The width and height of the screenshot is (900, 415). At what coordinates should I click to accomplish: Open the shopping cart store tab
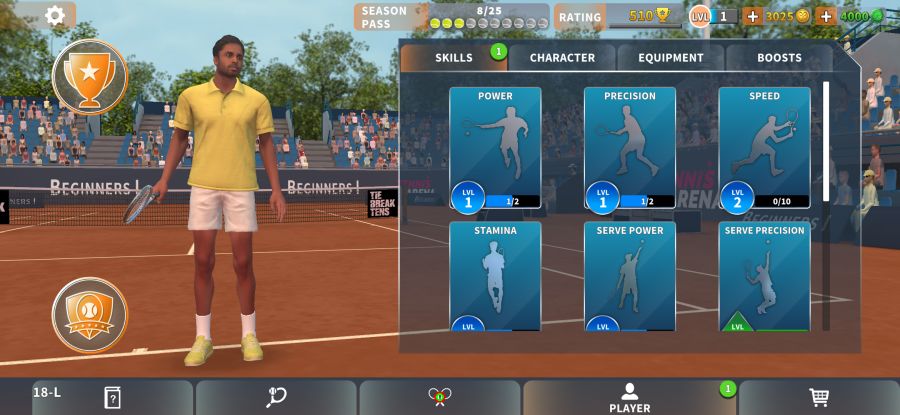pyautogui.click(x=819, y=397)
